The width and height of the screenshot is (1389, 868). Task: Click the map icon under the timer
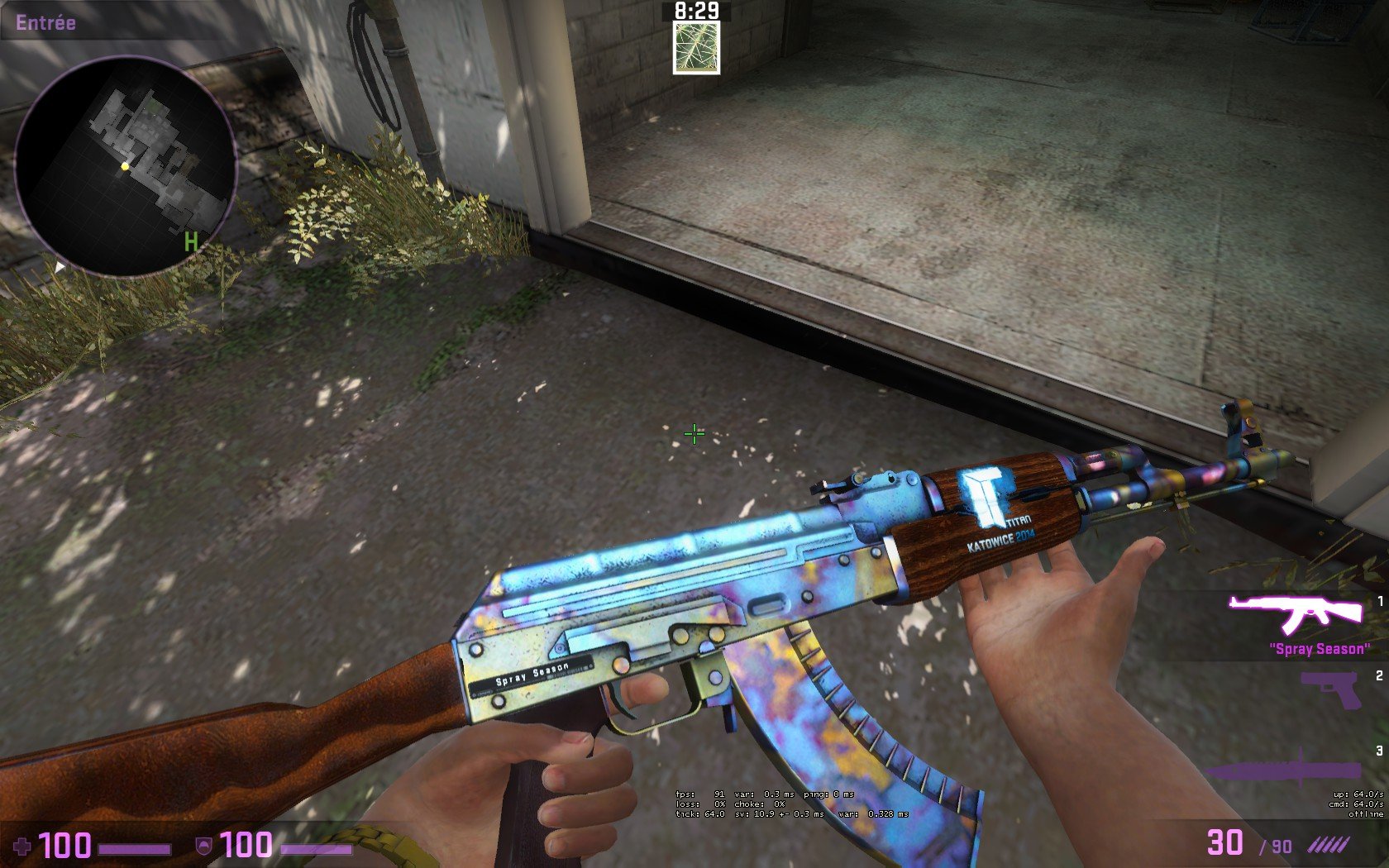[696, 47]
